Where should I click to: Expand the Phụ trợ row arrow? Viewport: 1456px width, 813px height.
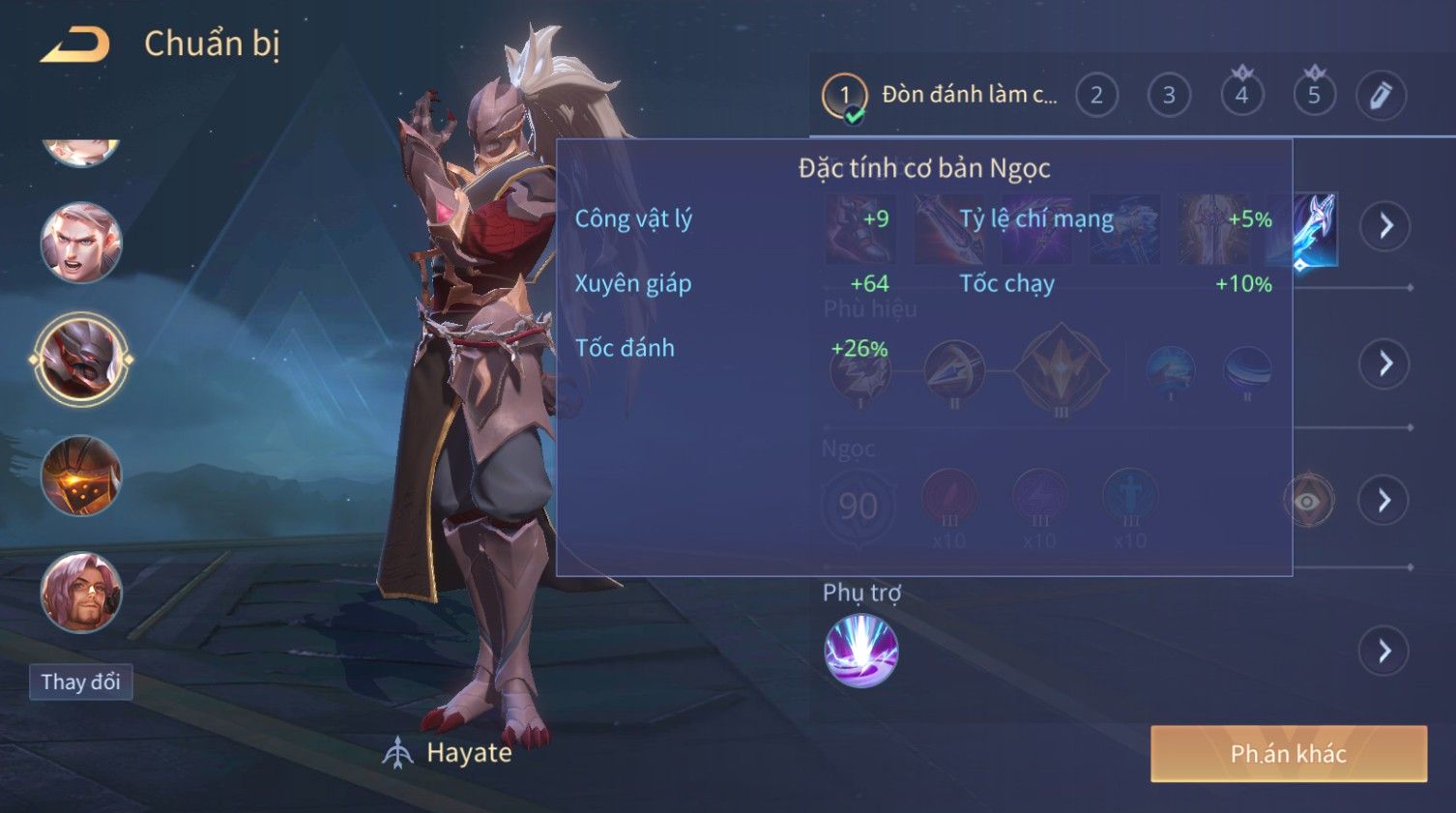click(1384, 651)
